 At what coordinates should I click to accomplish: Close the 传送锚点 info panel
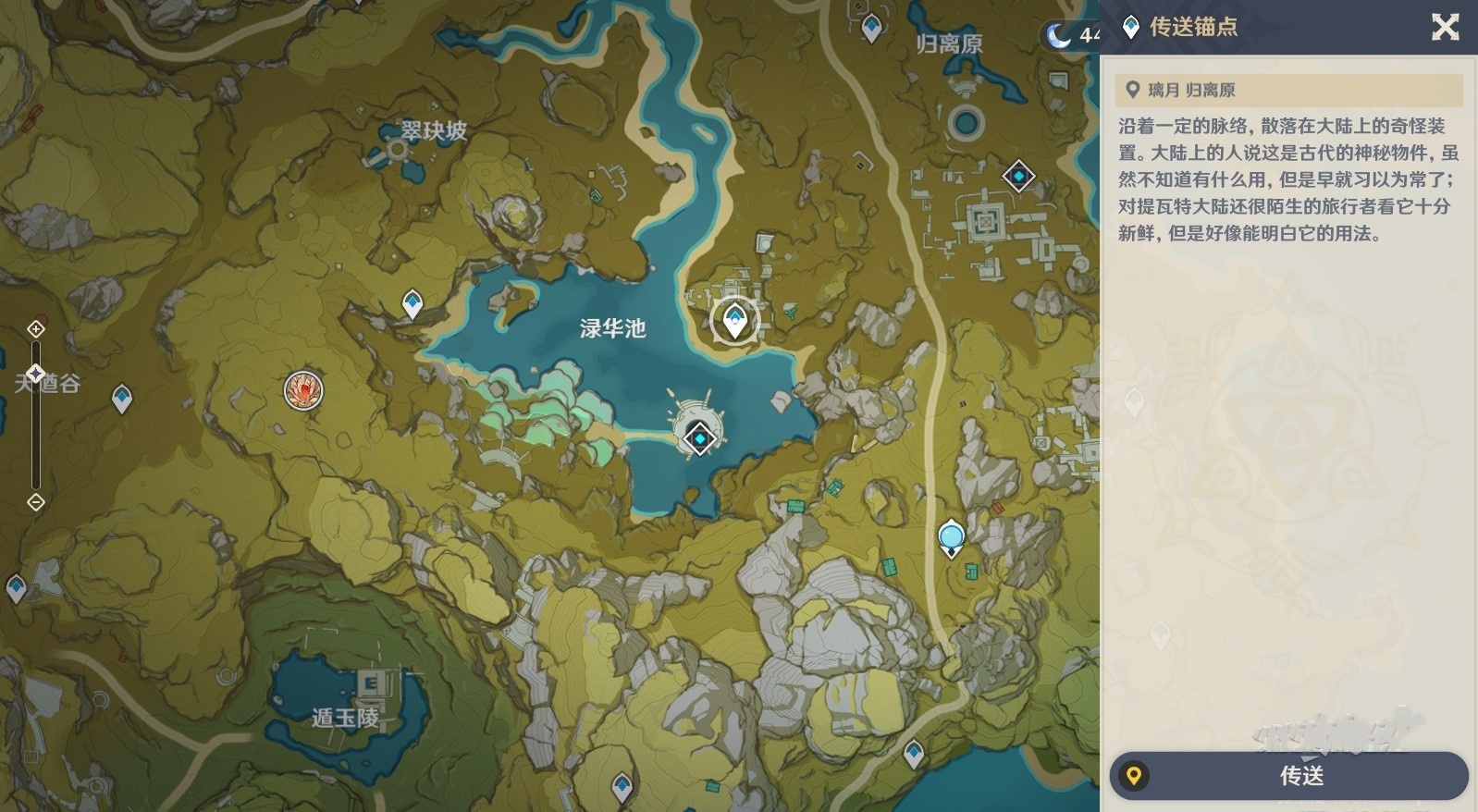coord(1445,27)
